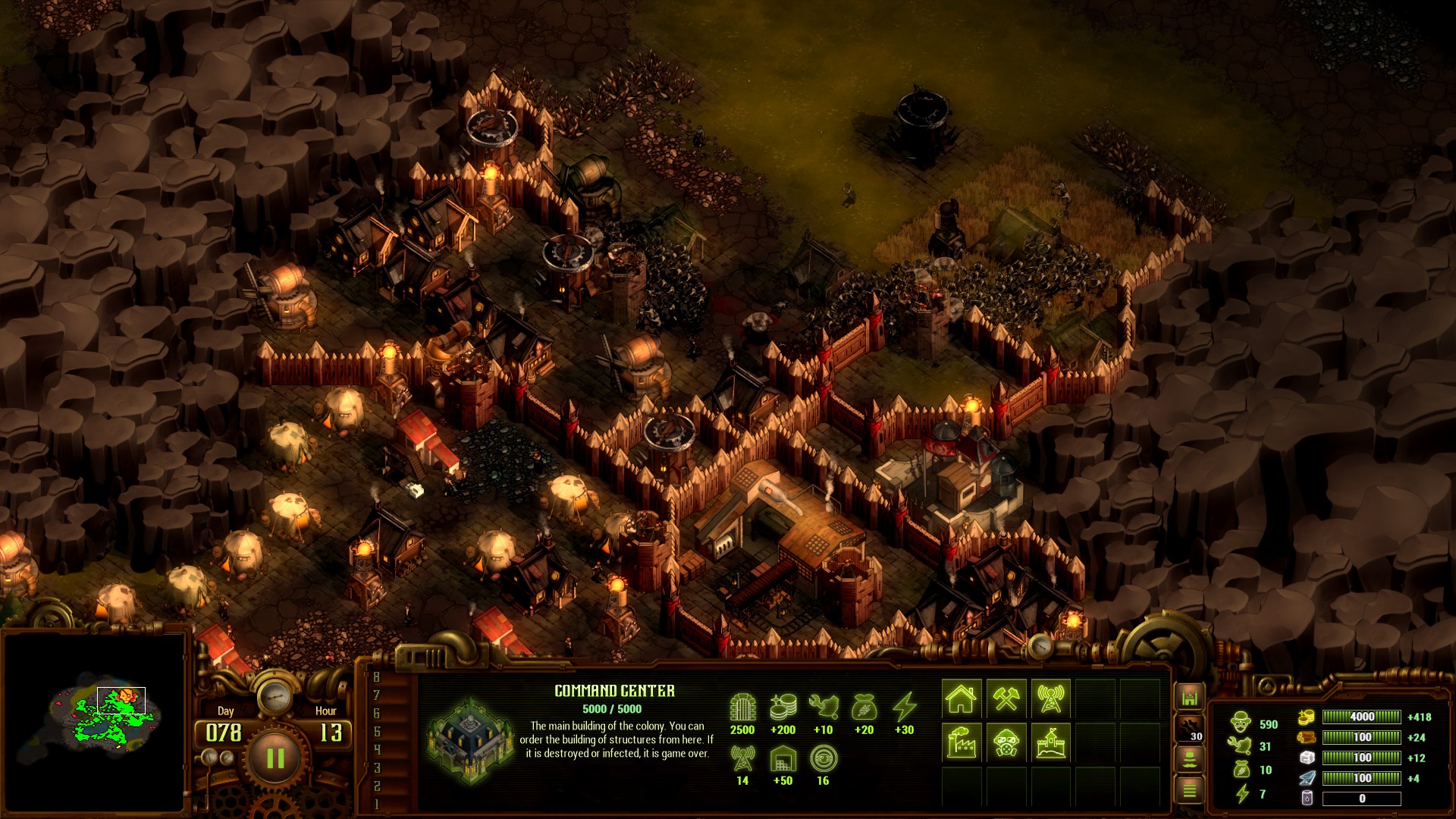This screenshot has height=819, width=1456.
Task: Jump to Command Center via the fortress shortcut icon
Action: [1189, 697]
